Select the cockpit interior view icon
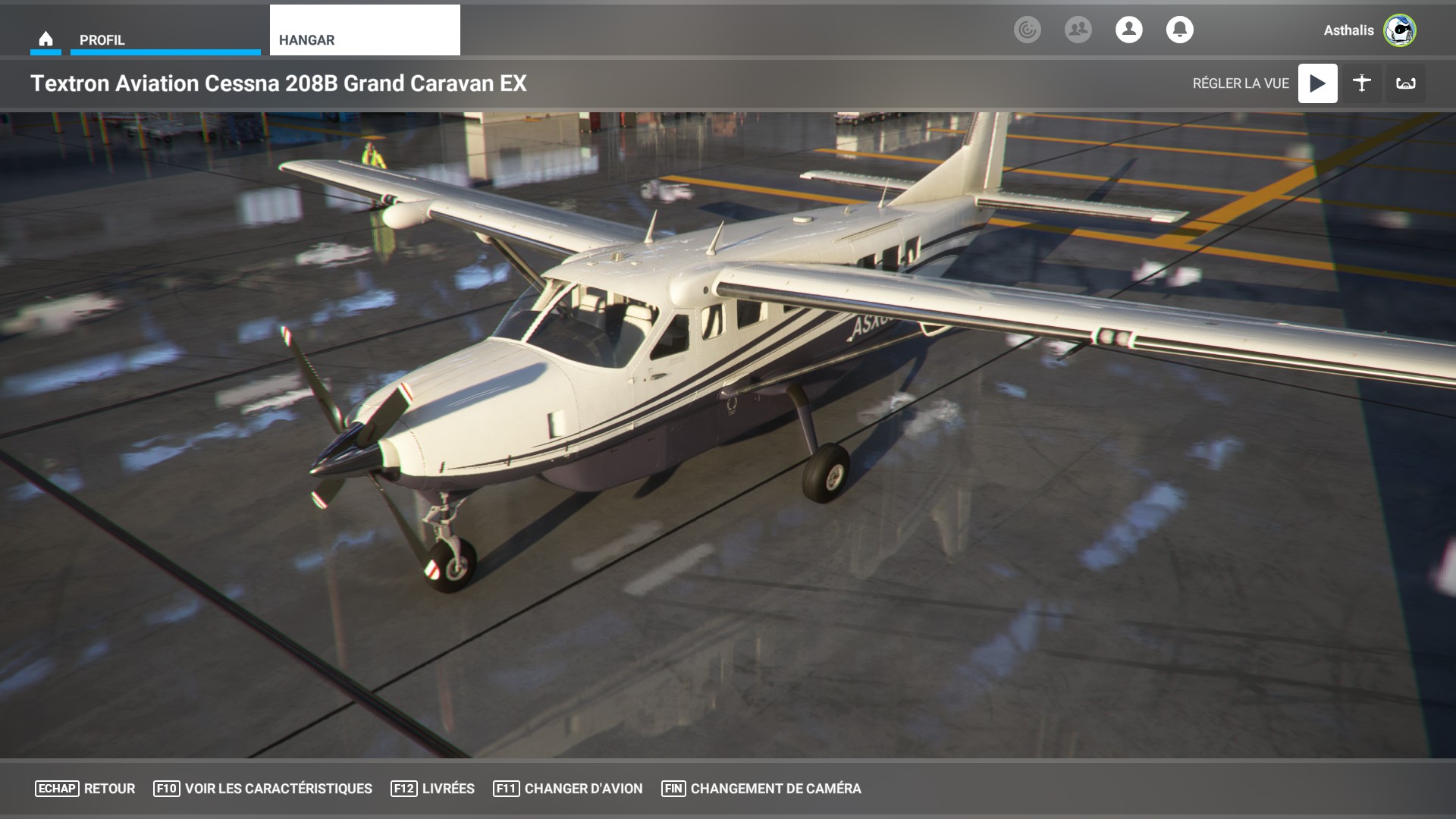Viewport: 1456px width, 819px height. tap(1405, 83)
